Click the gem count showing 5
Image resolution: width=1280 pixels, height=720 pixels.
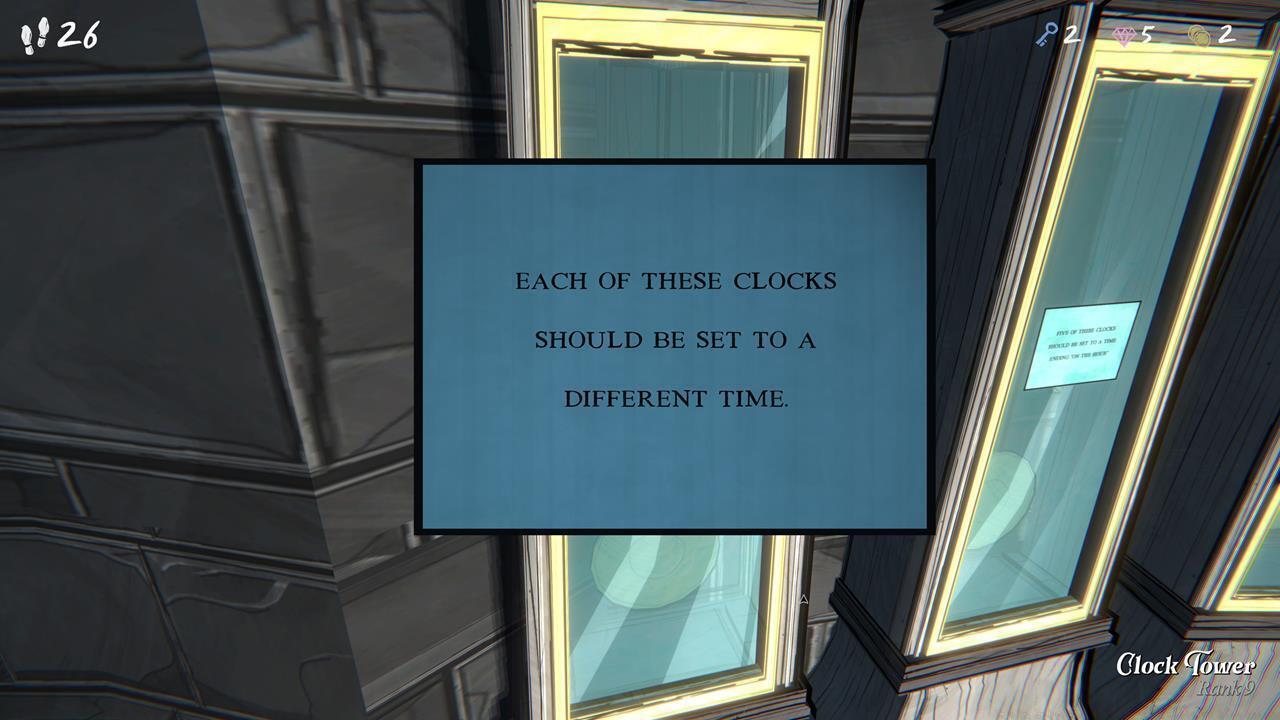[x=1148, y=34]
